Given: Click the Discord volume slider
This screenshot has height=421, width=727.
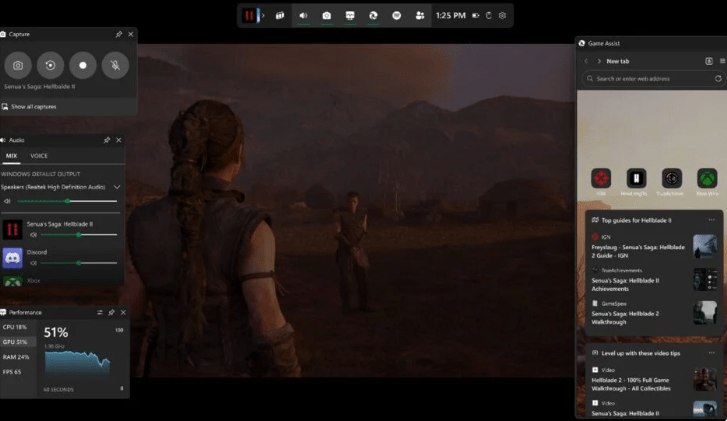Looking at the screenshot, I should tap(75, 263).
